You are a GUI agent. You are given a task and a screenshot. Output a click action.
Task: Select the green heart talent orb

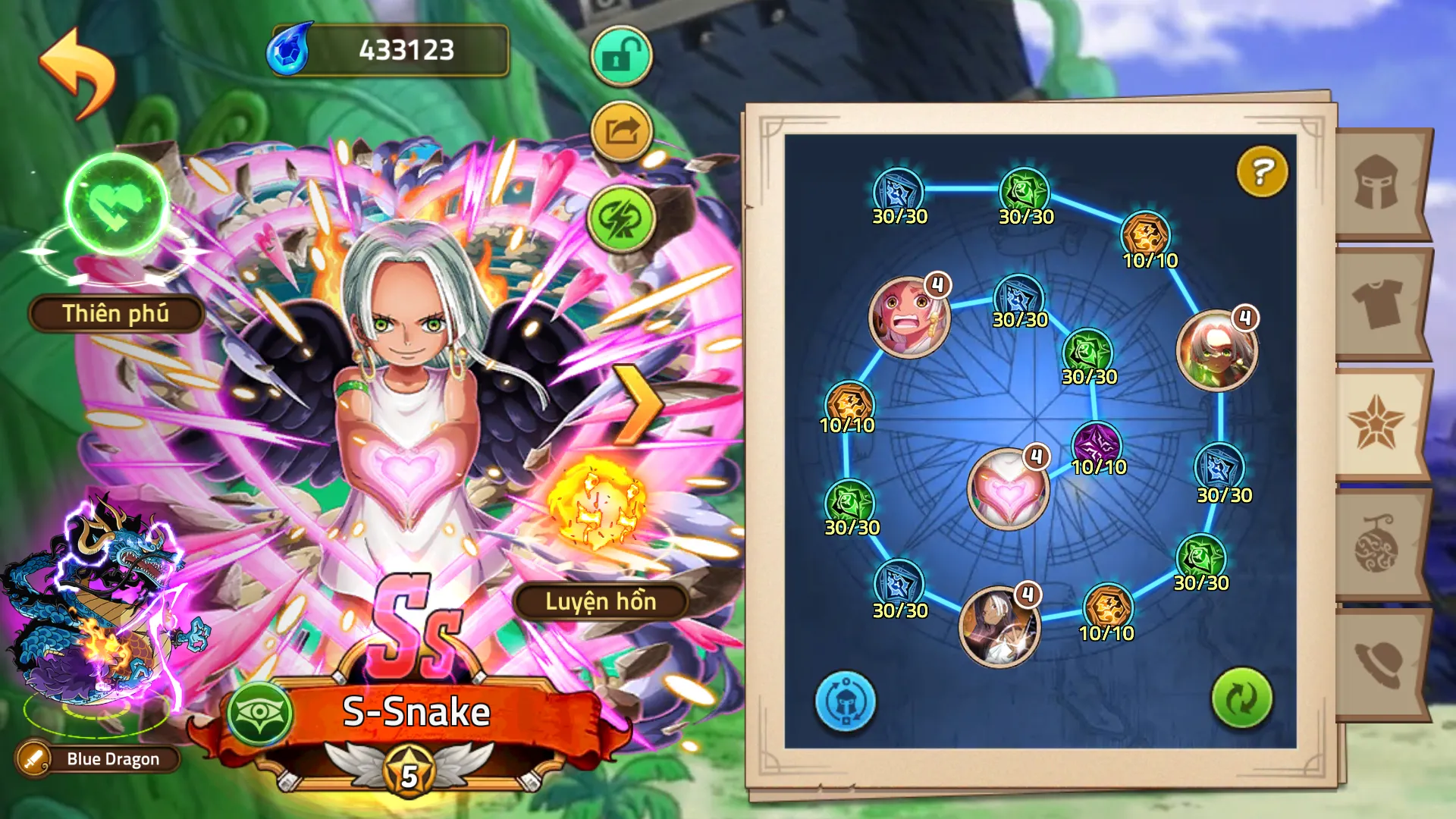tap(117, 203)
